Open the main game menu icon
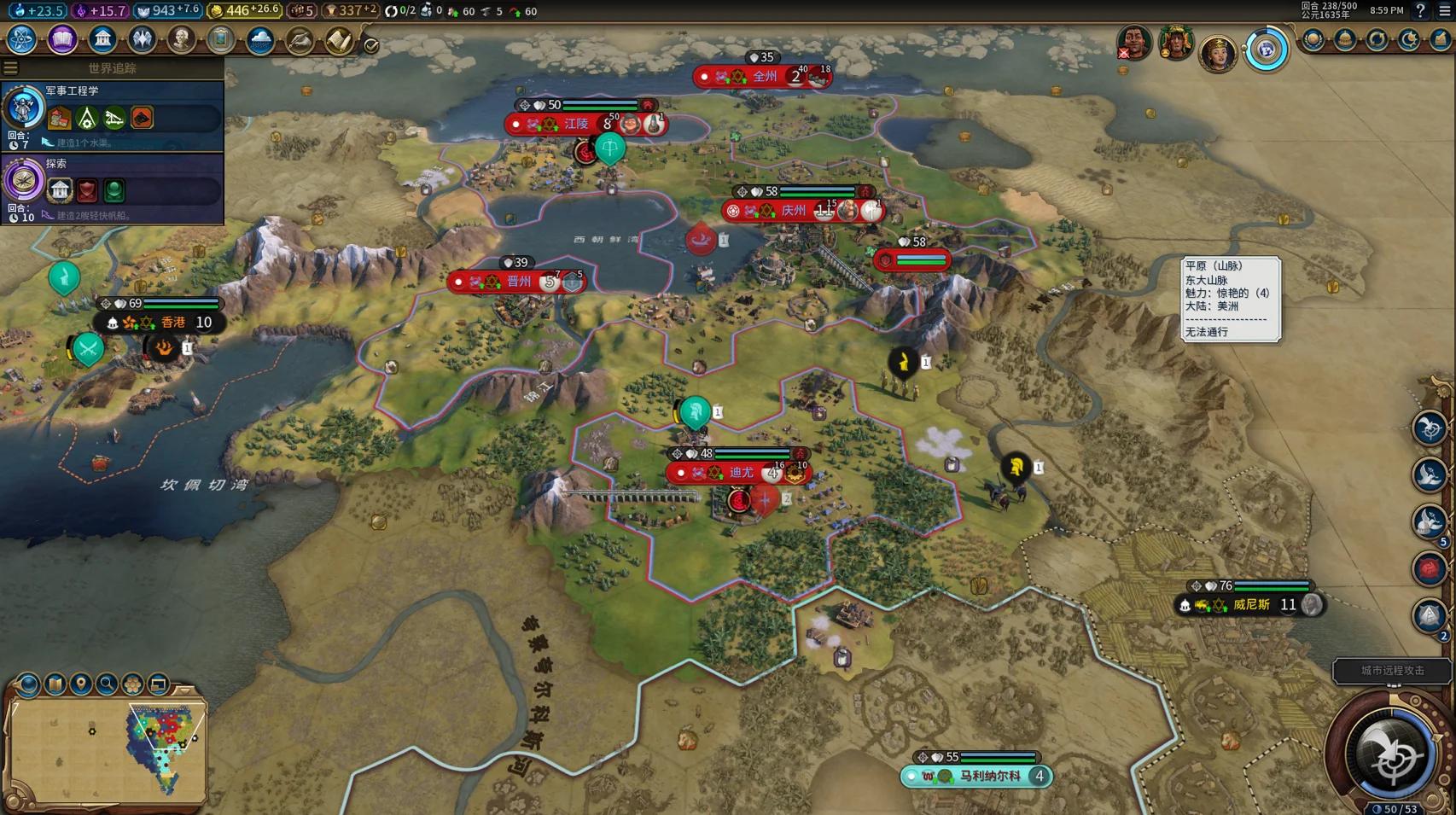The width and height of the screenshot is (1456, 815). [x=1444, y=10]
